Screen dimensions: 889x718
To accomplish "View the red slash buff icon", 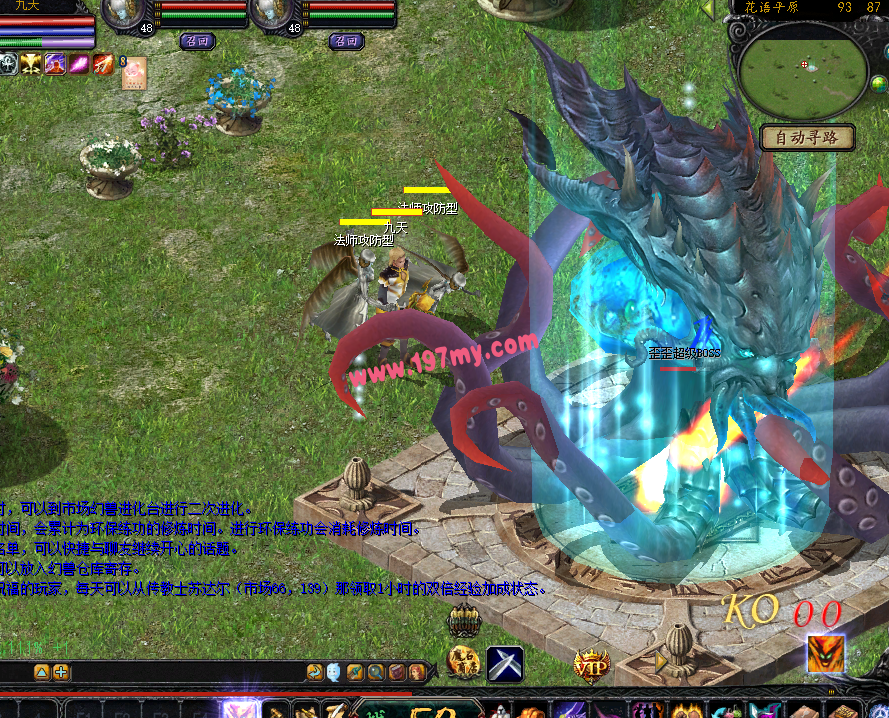I will [104, 64].
